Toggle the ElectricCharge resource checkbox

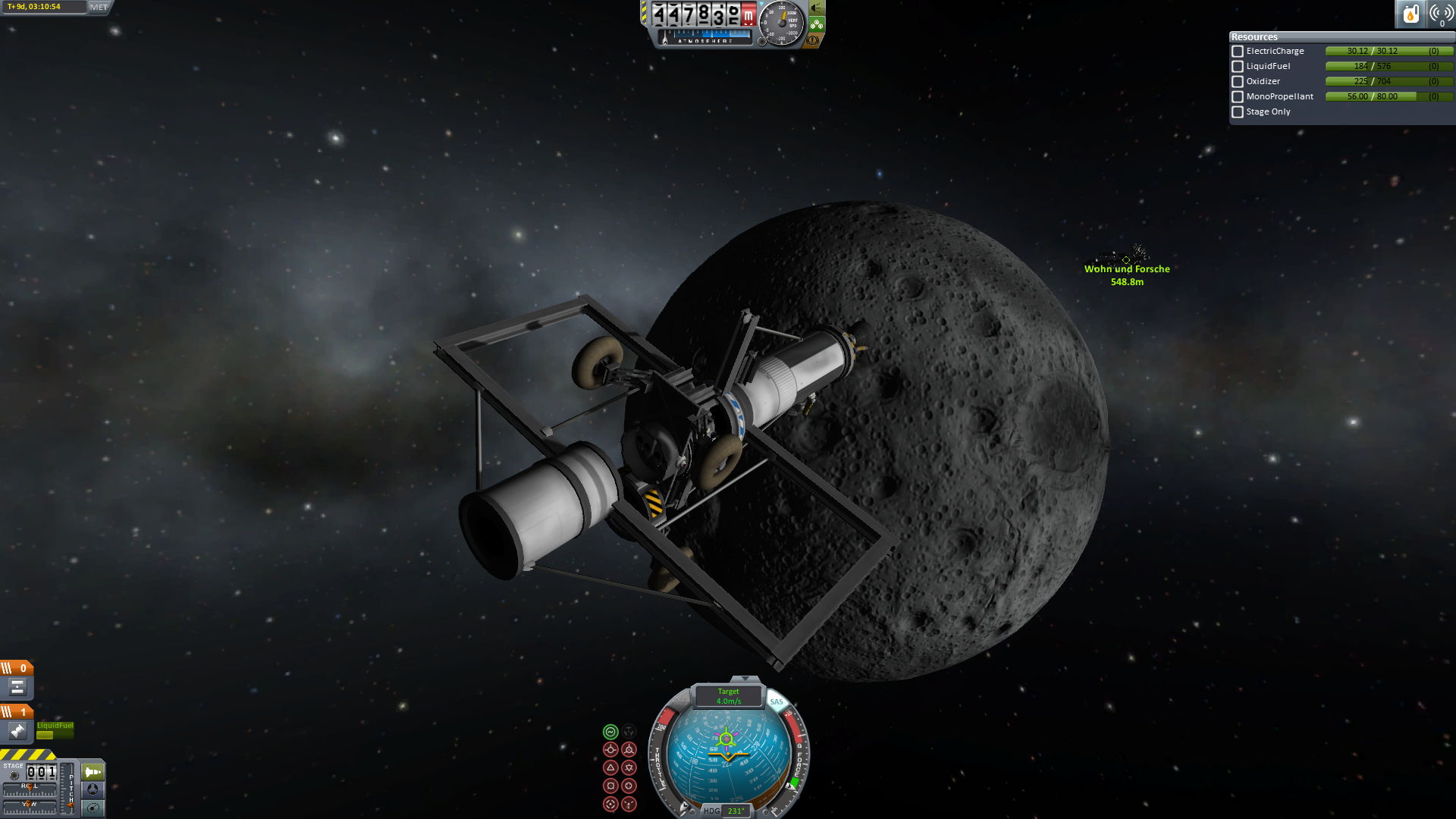[x=1238, y=52]
